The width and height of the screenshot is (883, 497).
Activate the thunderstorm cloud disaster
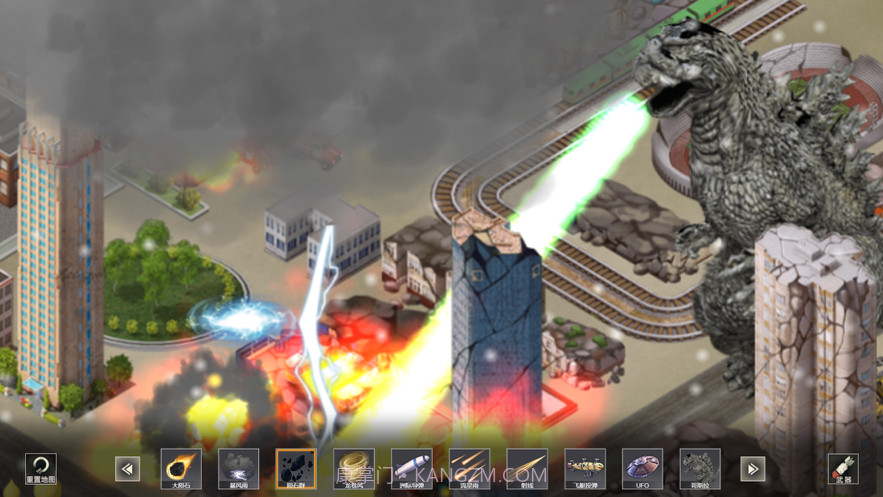tap(238, 468)
